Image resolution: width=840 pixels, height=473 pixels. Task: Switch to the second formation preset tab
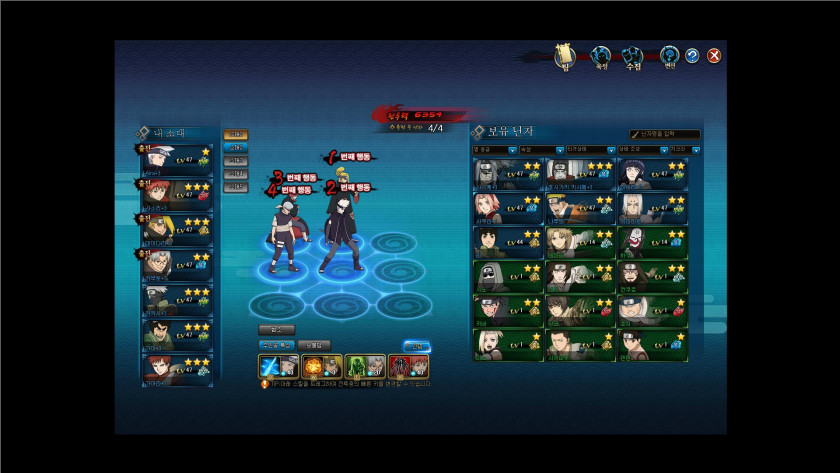click(236, 148)
